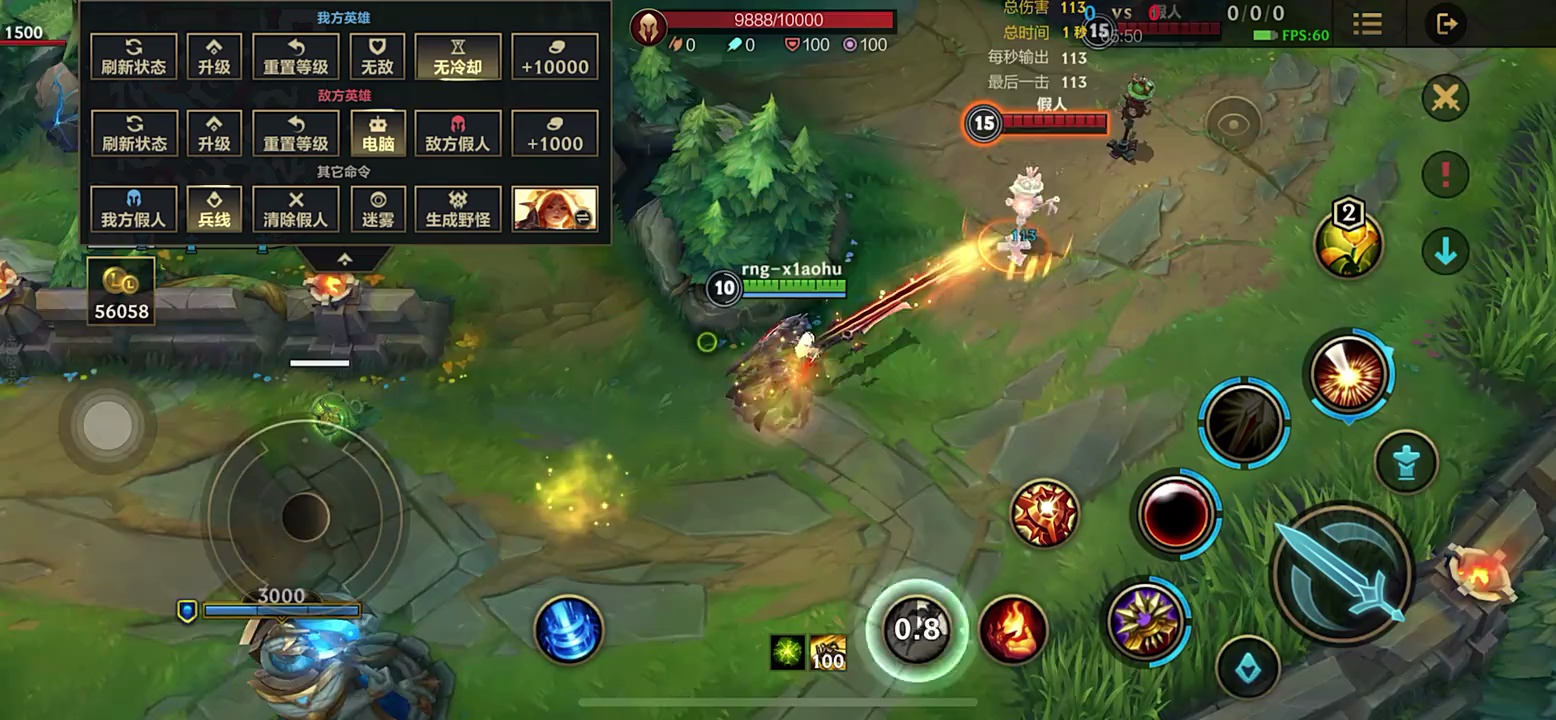Screen dimensions: 1556x720
Task: Open the scoreboard list menu
Action: 1367,24
